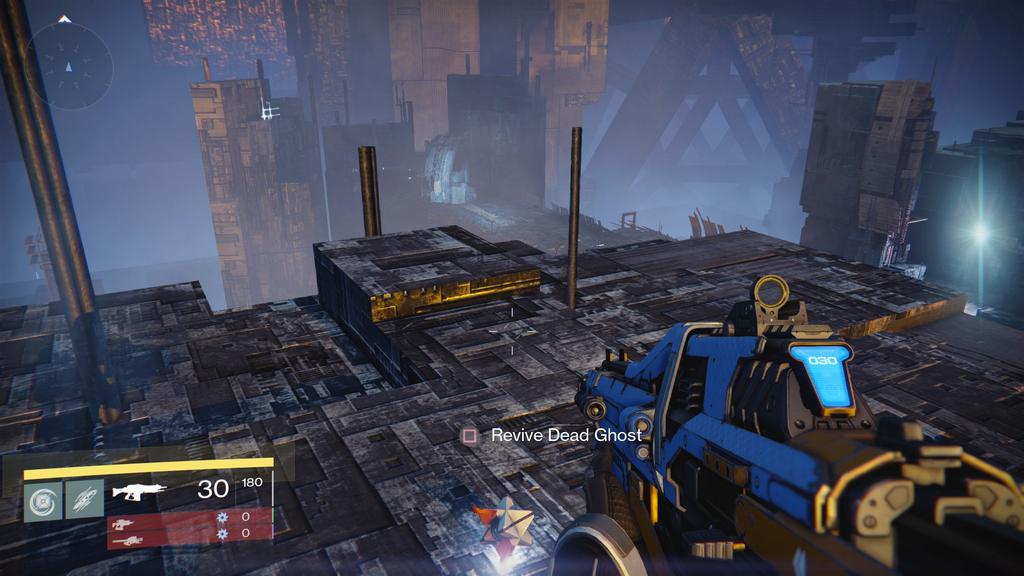This screenshot has height=576, width=1024.
Task: Activate the grenade ability icon
Action: [x=43, y=498]
